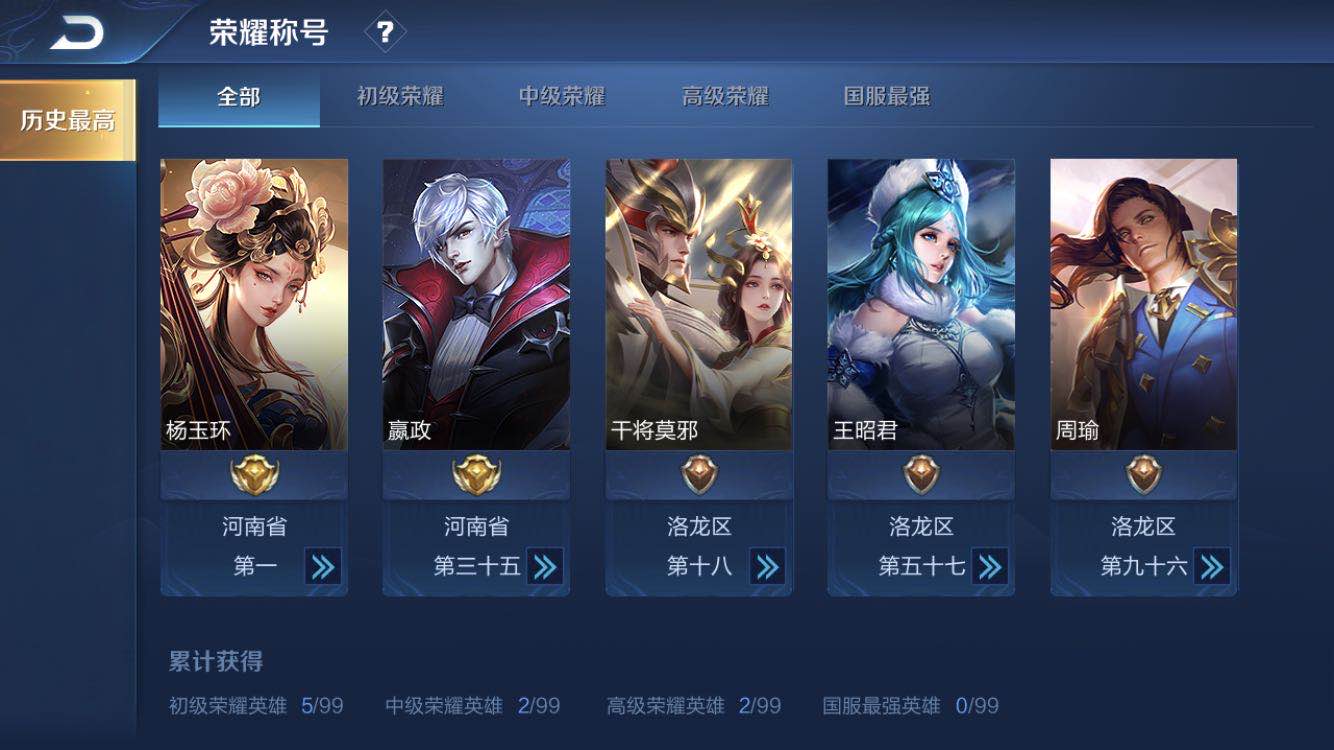Image resolution: width=1334 pixels, height=750 pixels.
Task: Click the gold medal badge under 杨玉环
Action: [254, 474]
